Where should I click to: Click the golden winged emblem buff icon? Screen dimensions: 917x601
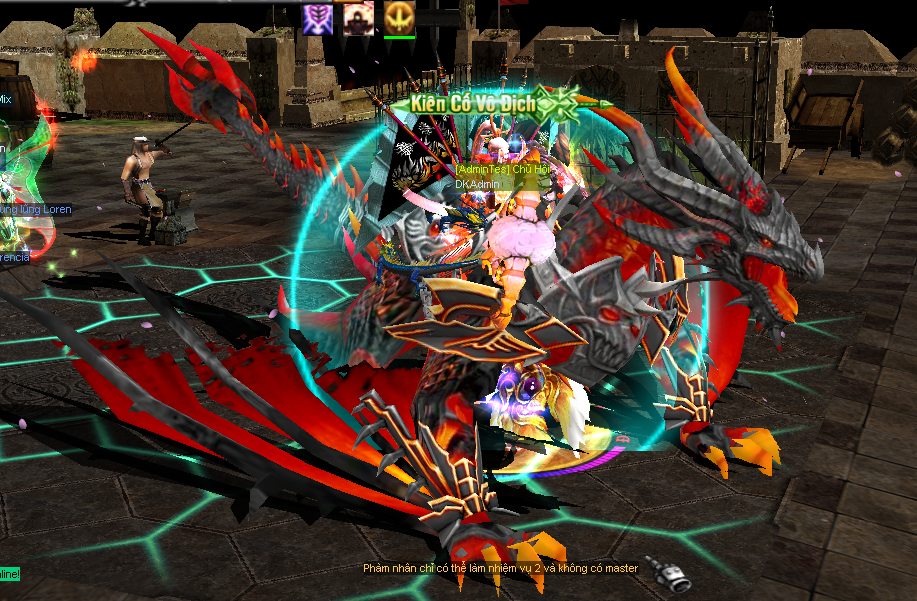399,17
